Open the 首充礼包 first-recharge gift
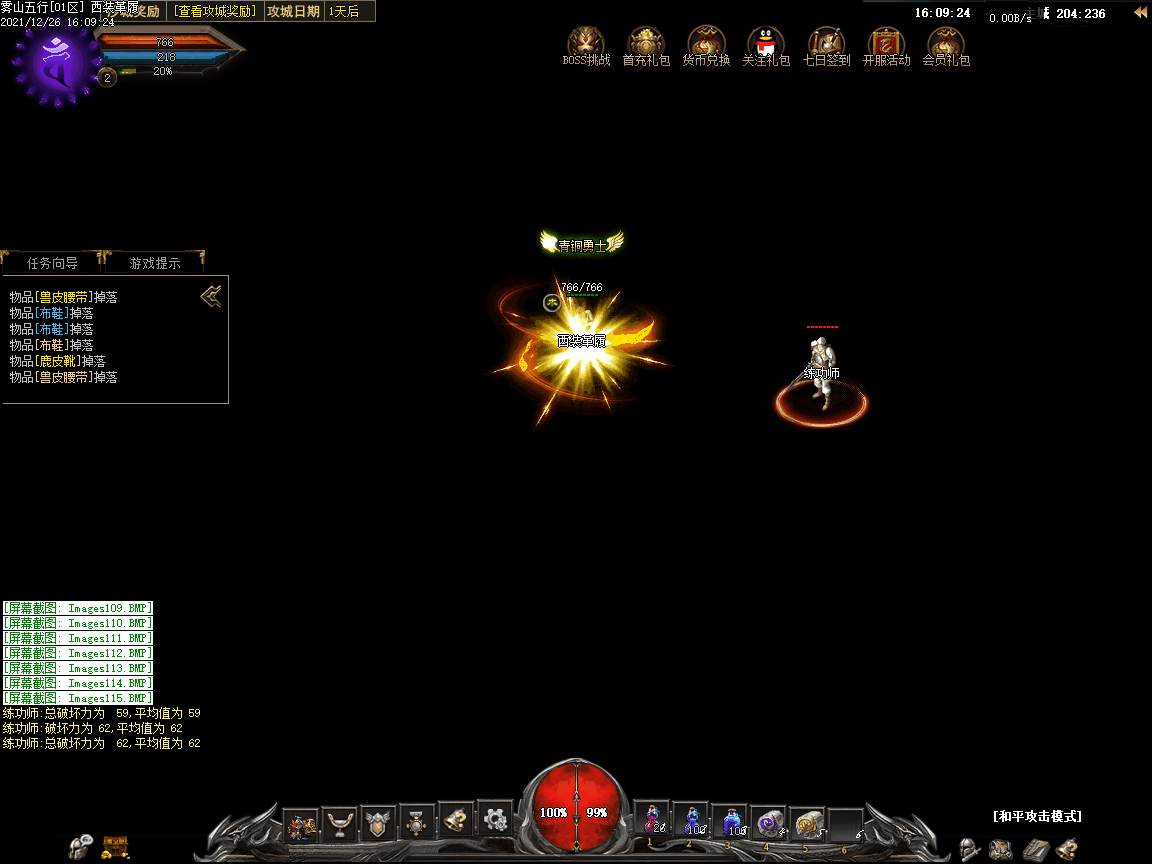Viewport: 1152px width, 864px height. click(x=646, y=44)
